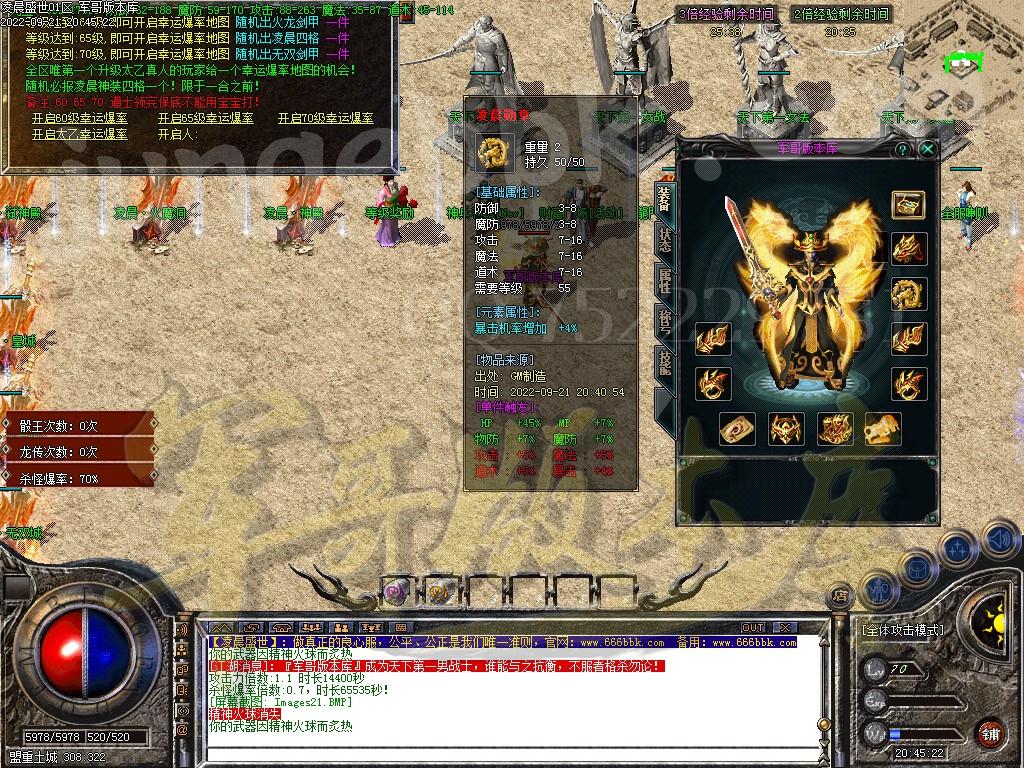
Task: Close the character equipment window
Action: [928, 149]
